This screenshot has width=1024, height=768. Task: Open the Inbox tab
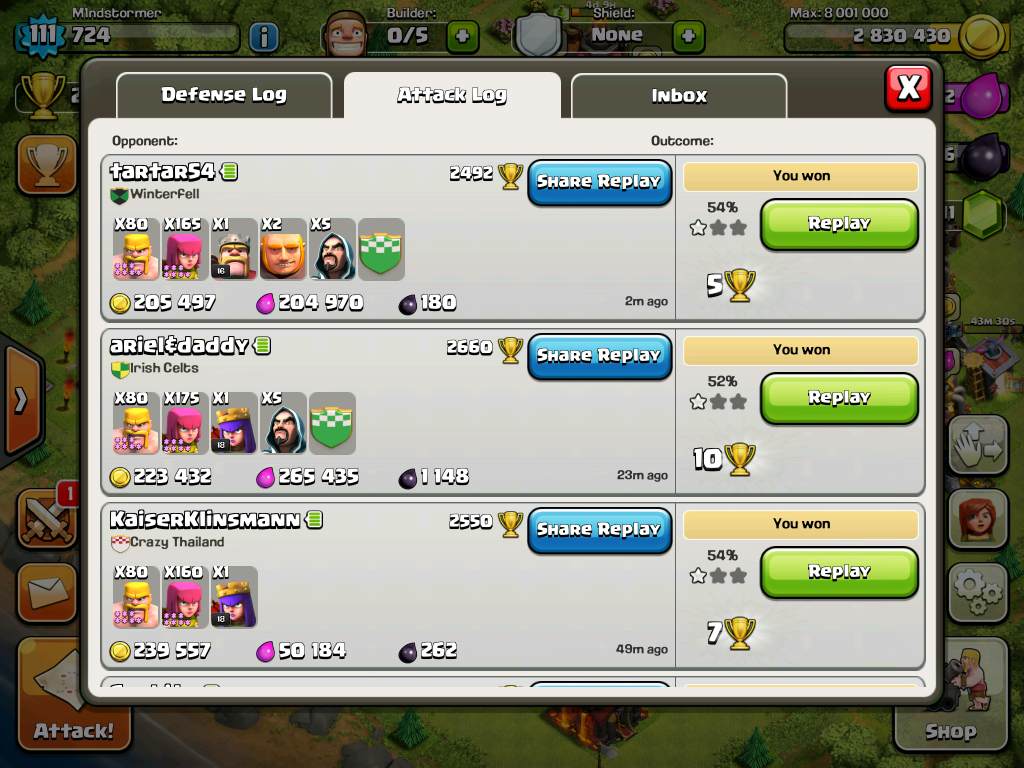click(679, 96)
